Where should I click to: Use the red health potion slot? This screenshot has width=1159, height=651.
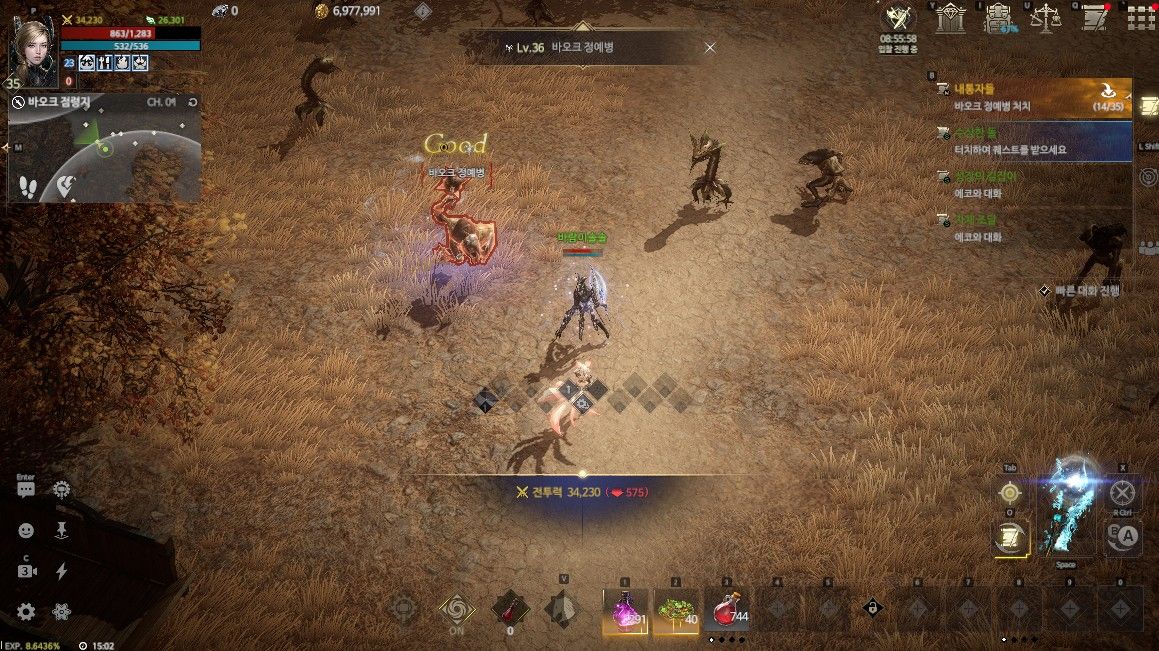(x=727, y=608)
